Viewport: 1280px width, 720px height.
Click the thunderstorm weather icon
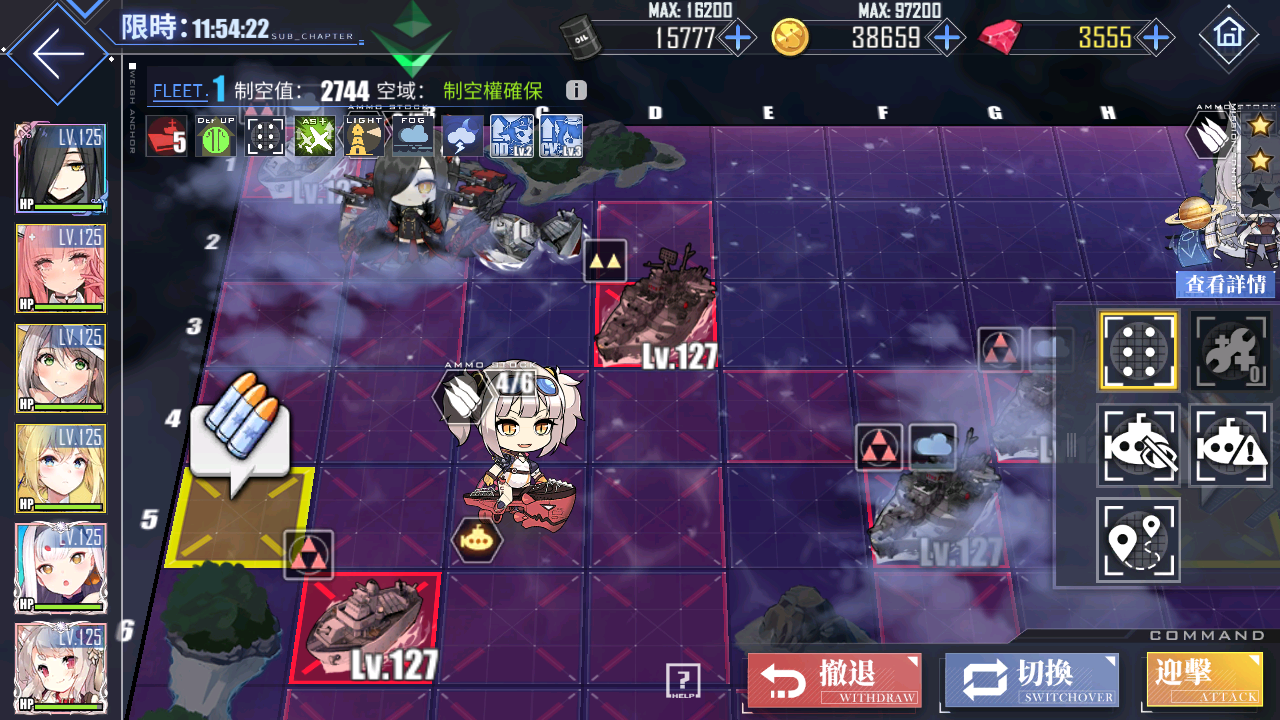click(462, 137)
